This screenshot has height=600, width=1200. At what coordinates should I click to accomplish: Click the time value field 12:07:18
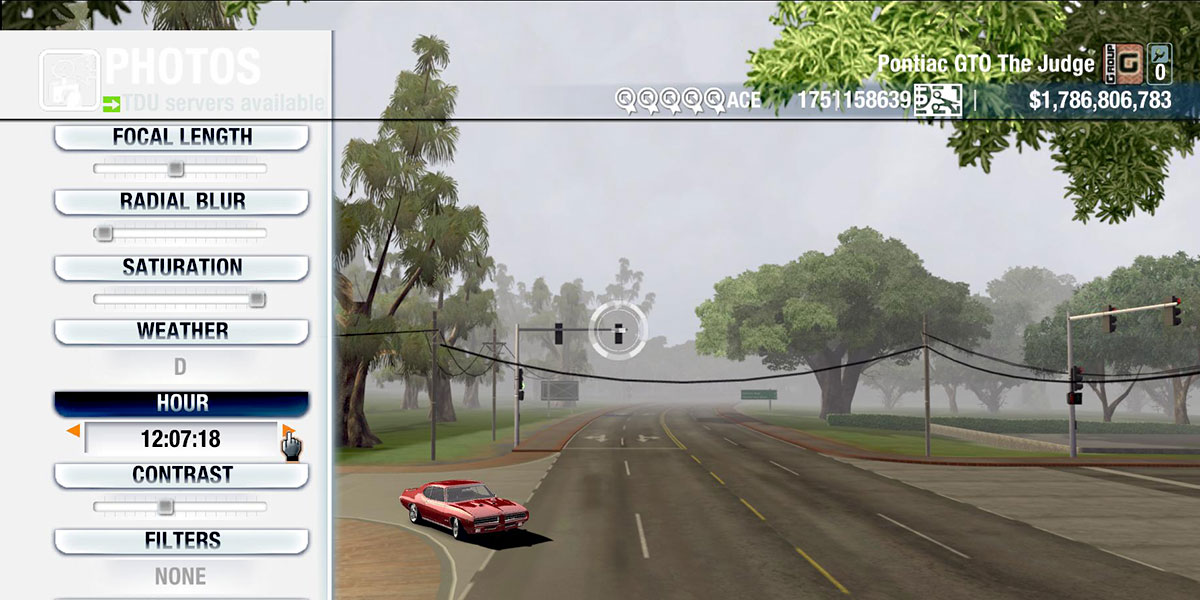[181, 439]
